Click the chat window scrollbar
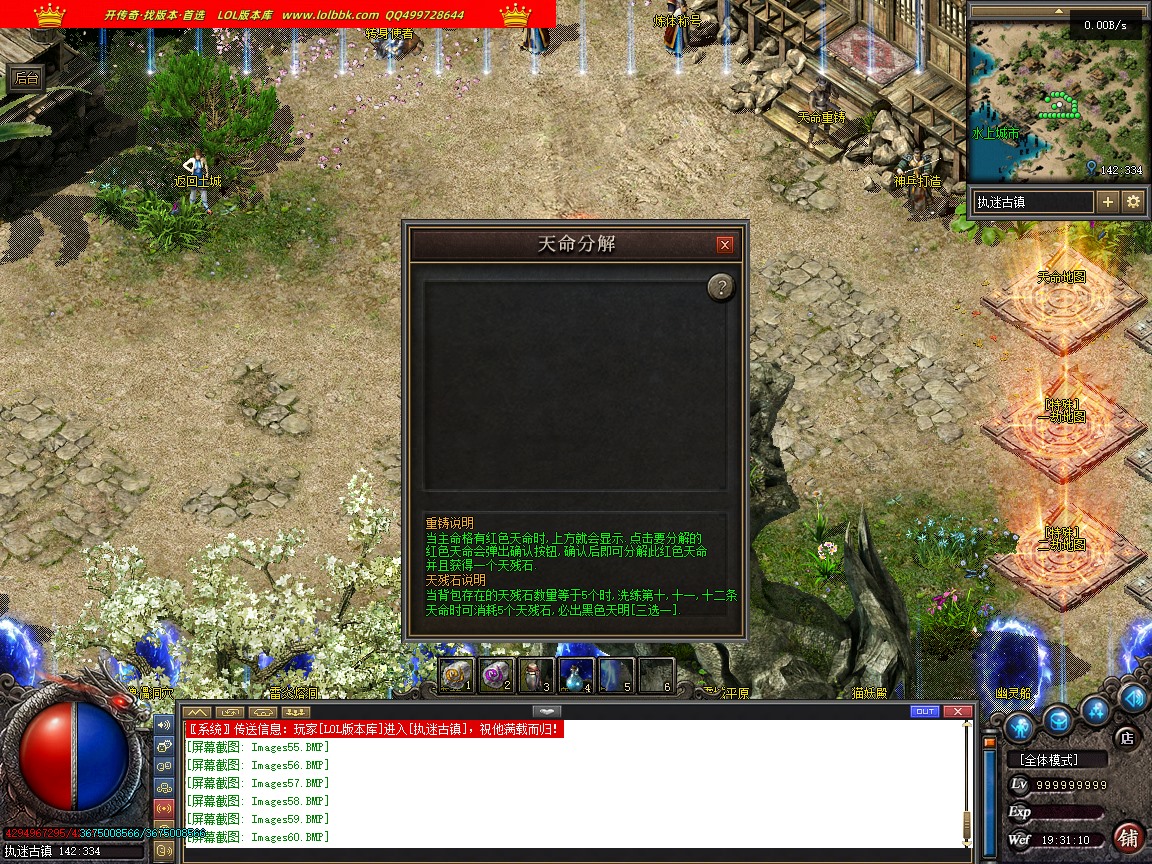 pyautogui.click(x=966, y=780)
